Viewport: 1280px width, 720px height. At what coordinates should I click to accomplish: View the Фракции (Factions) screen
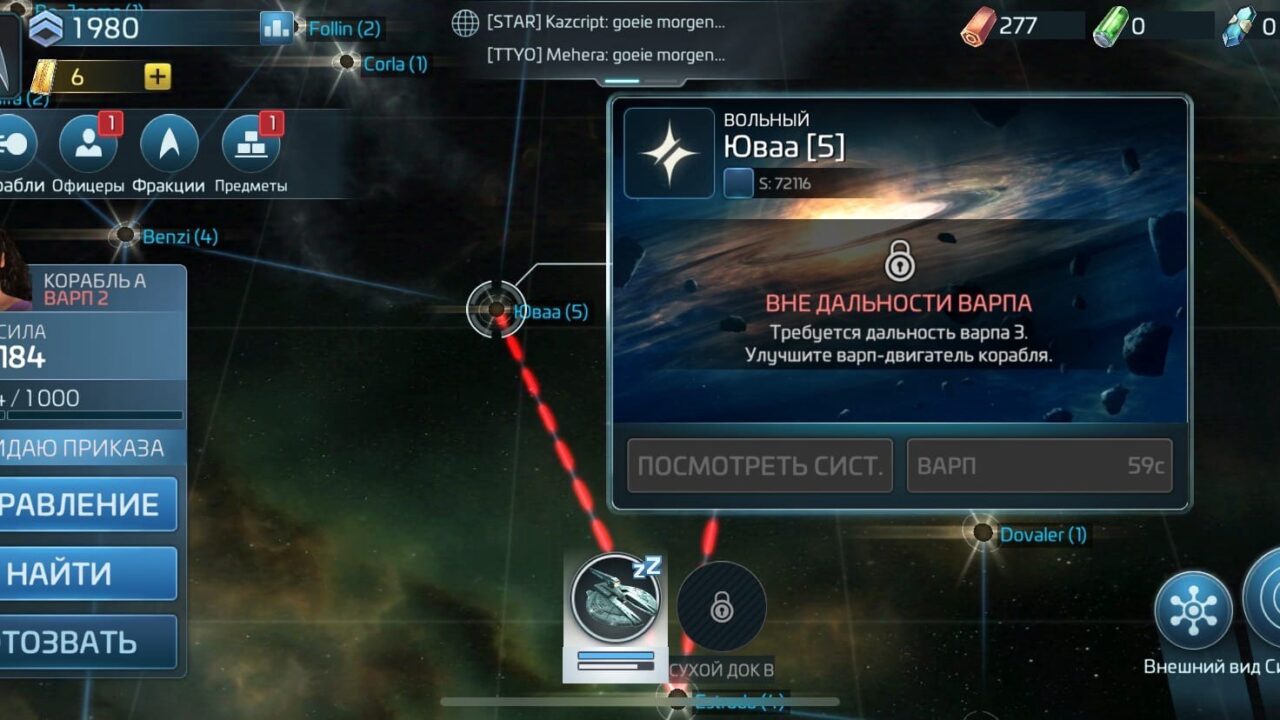pos(168,145)
